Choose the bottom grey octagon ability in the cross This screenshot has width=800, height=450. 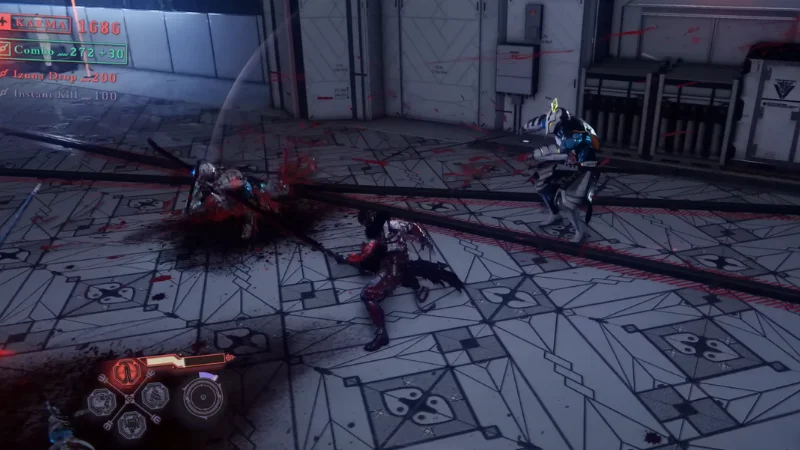point(130,423)
